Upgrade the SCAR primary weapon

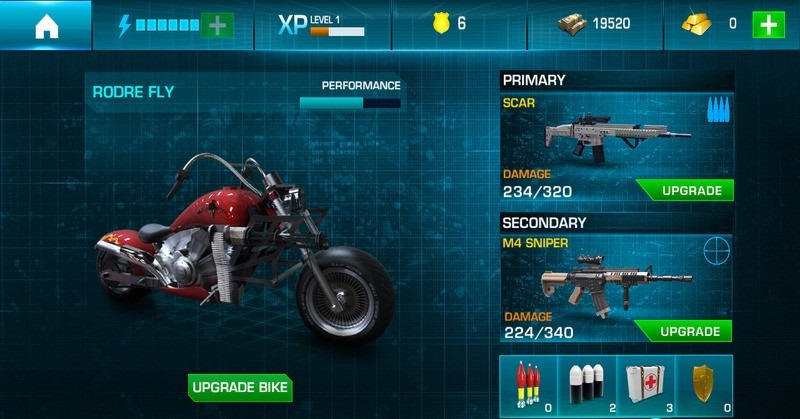pyautogui.click(x=684, y=190)
